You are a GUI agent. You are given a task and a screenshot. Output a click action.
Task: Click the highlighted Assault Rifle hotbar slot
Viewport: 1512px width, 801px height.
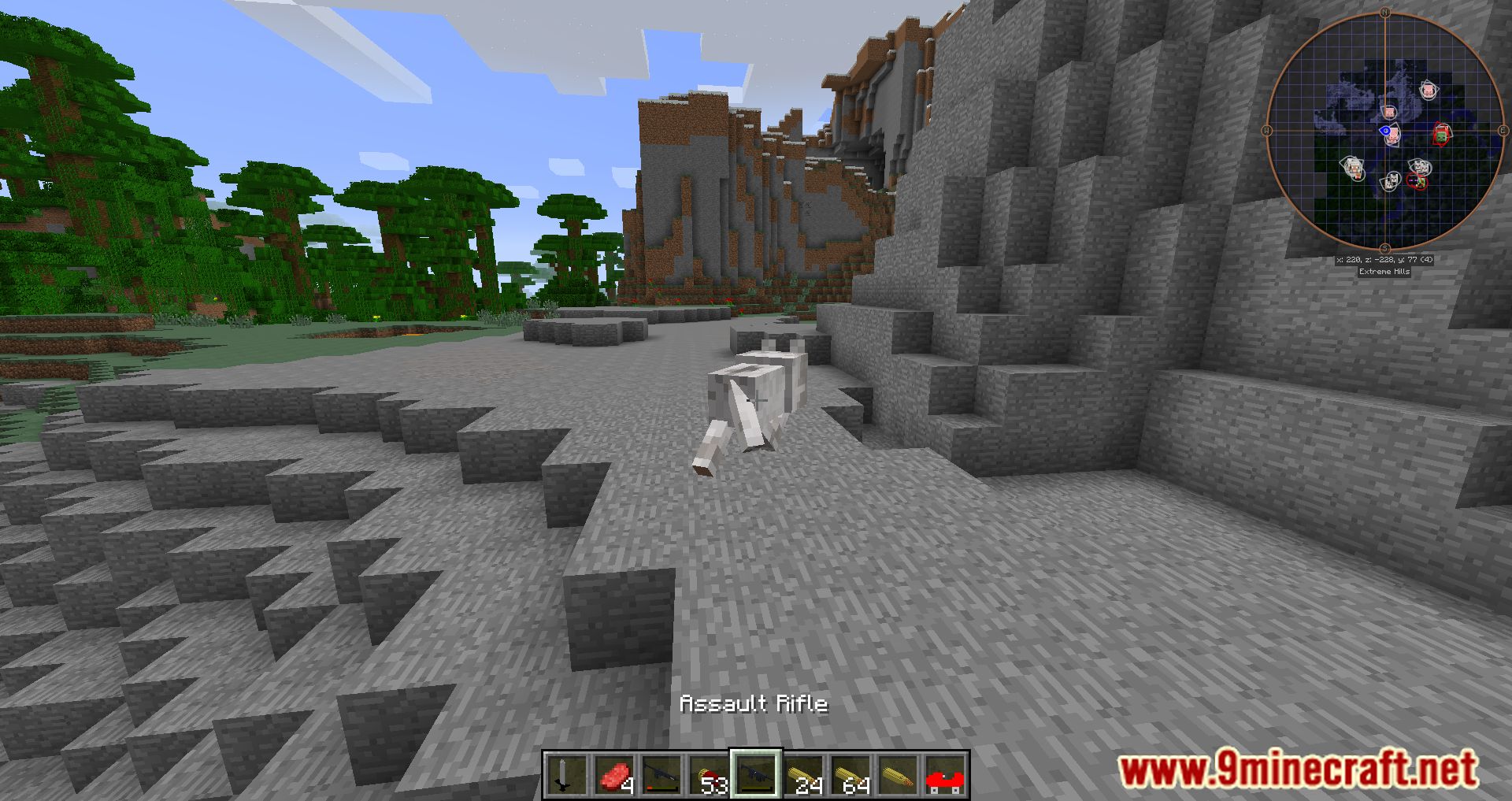(x=755, y=775)
